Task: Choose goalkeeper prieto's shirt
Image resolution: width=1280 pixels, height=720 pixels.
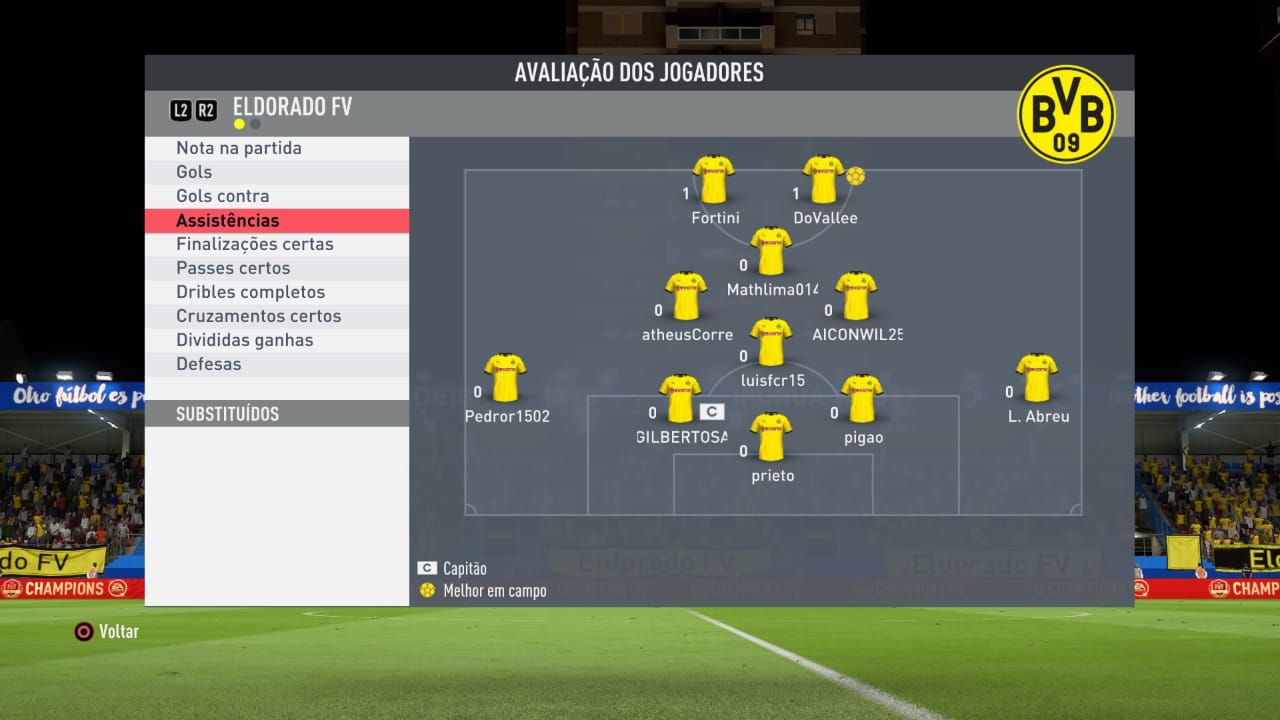Action: 771,437
